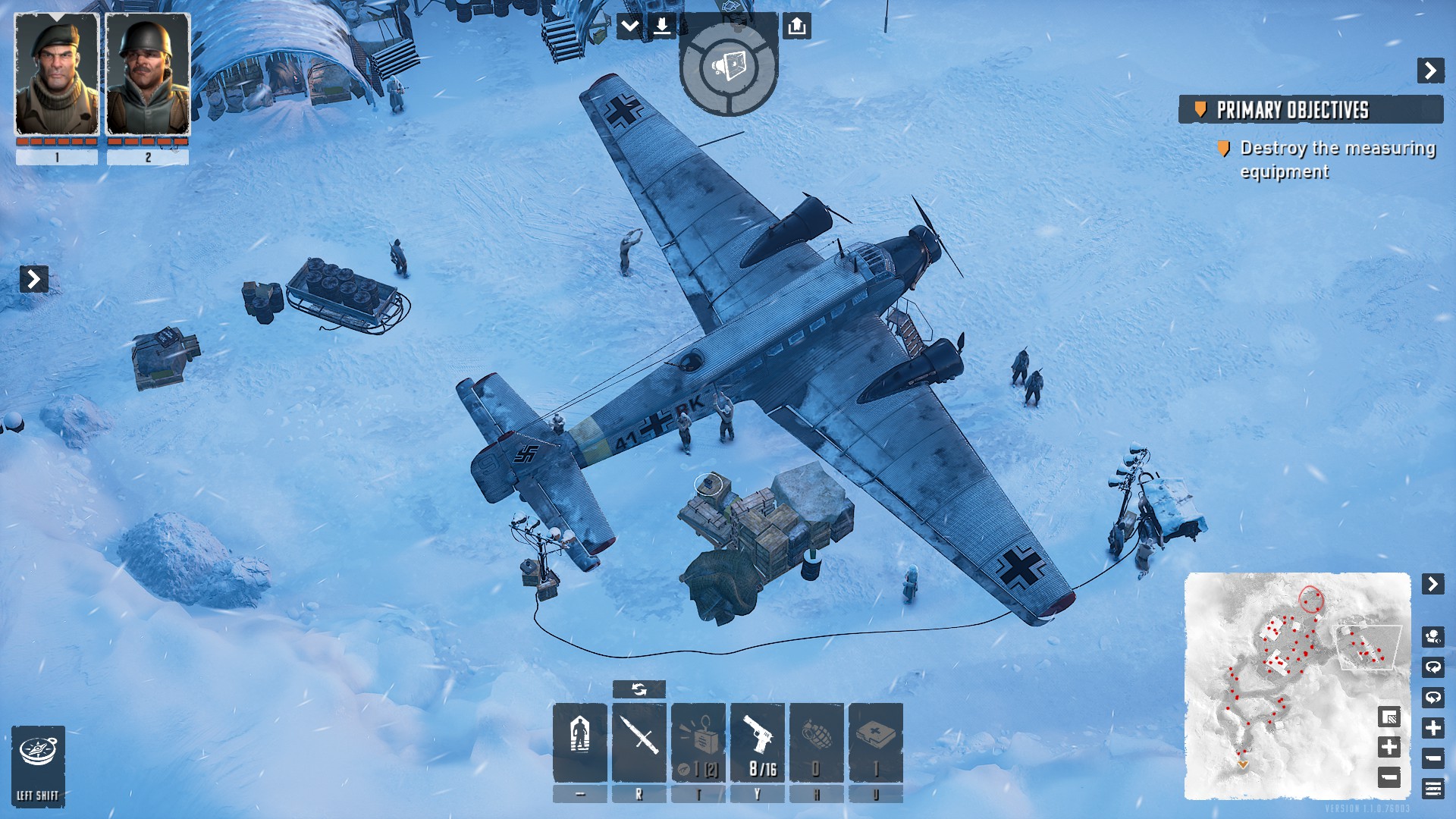
Task: Hide the minimap using its arrow button
Action: (1432, 584)
